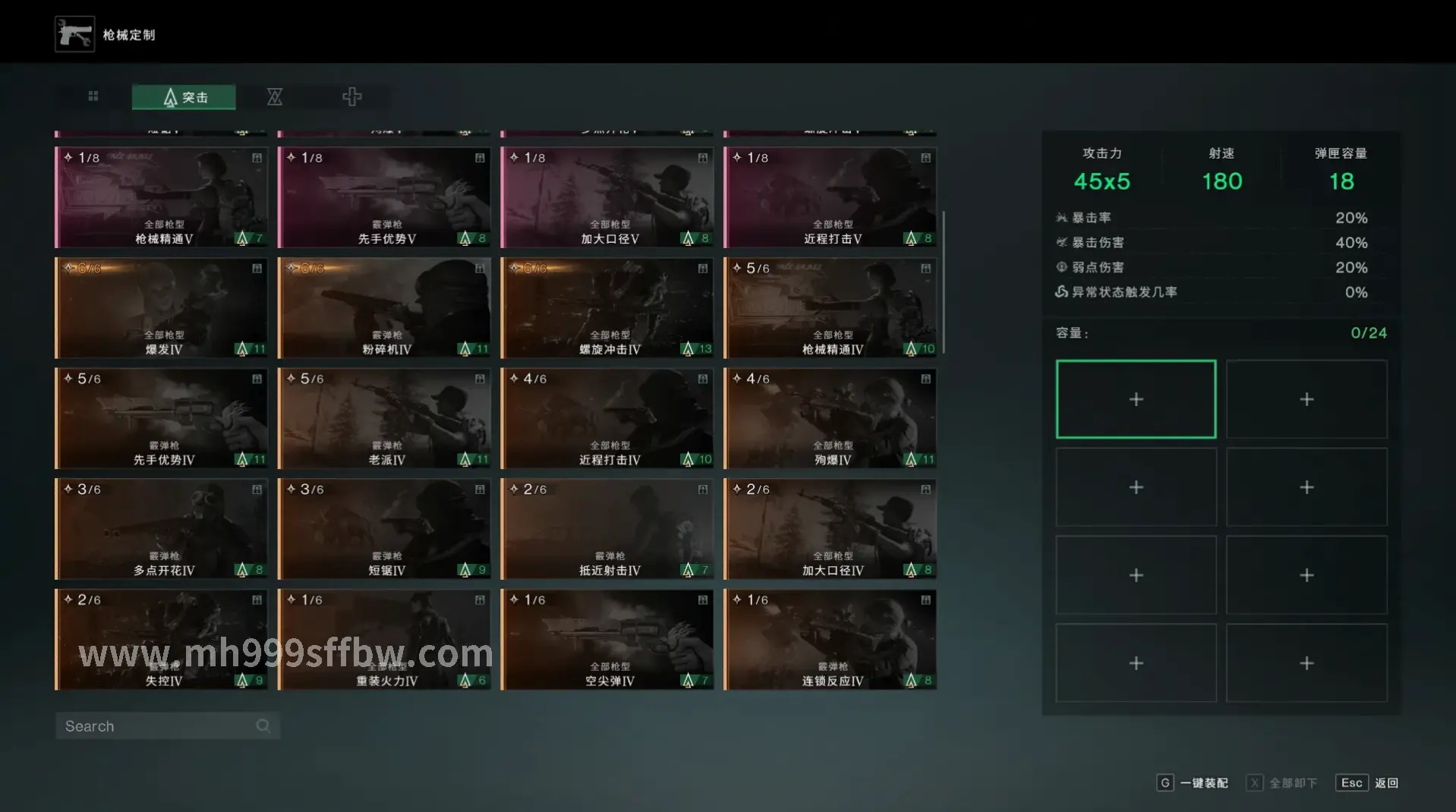Viewport: 1456px width, 812px height.
Task: Select the 老派IV mod card
Action: (385, 419)
